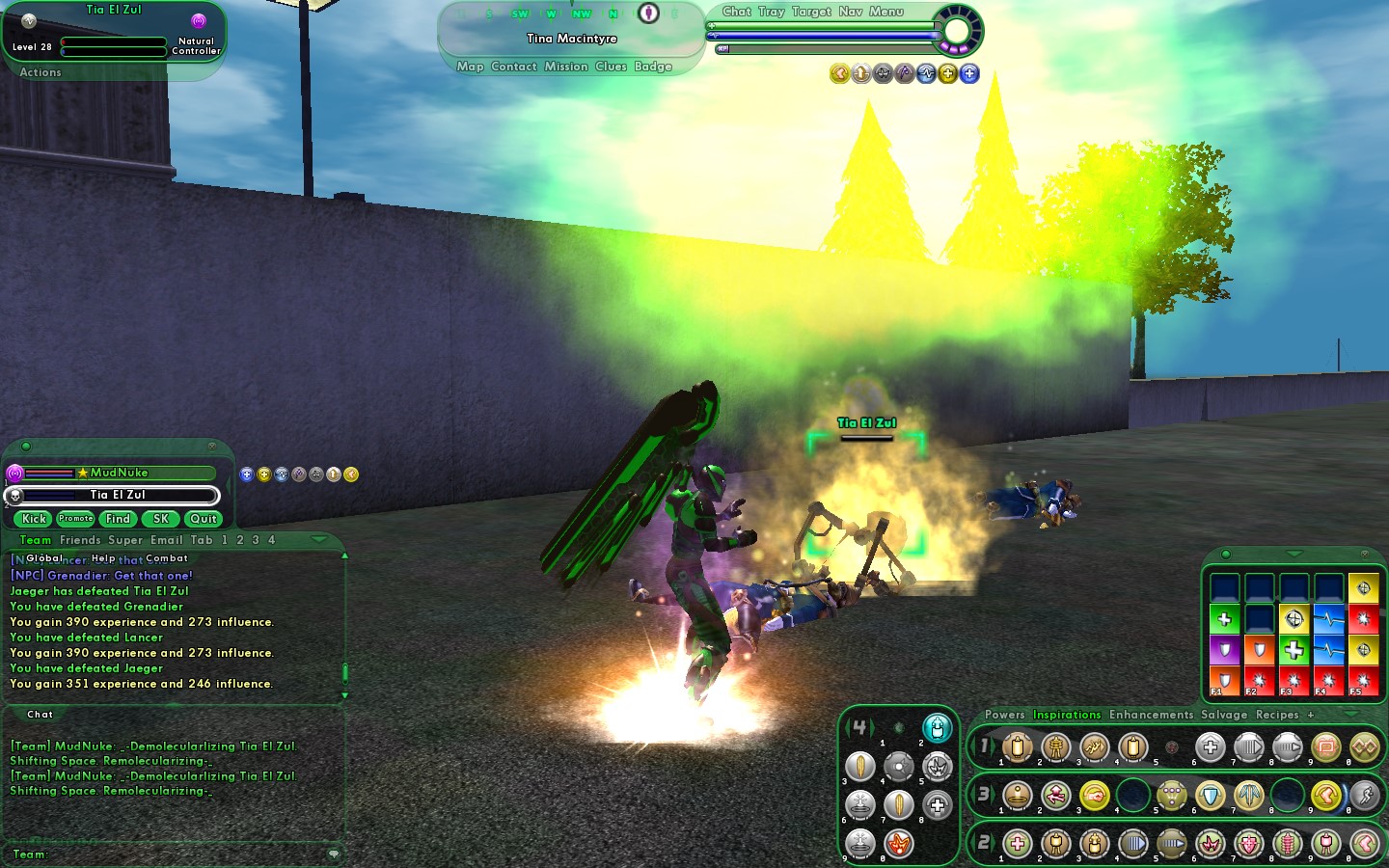Open the Nav window
This screenshot has width=1389, height=868.
[x=850, y=12]
